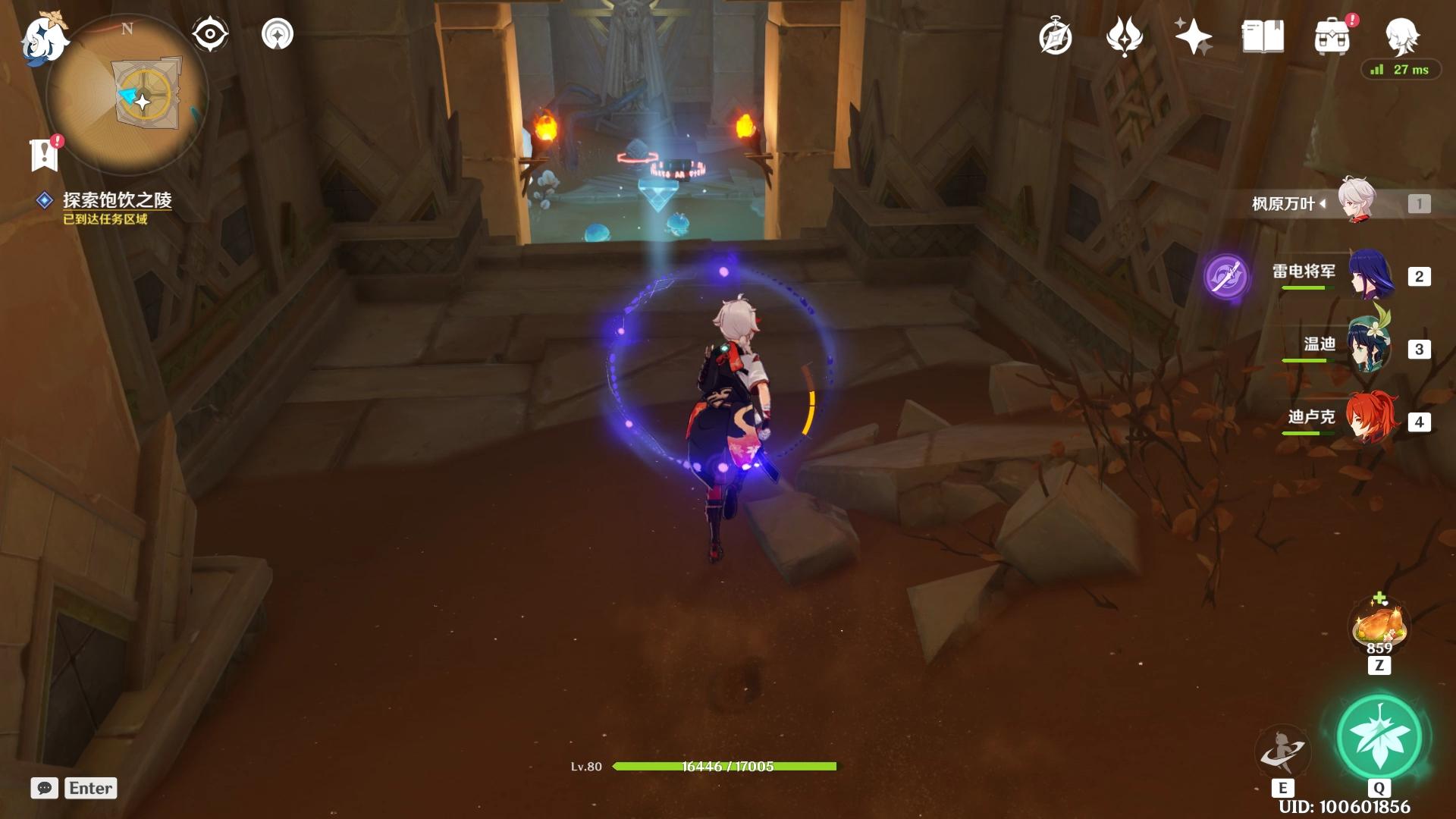
Task: Select the 探索饱饮之陵 quest tracker
Action: [117, 200]
